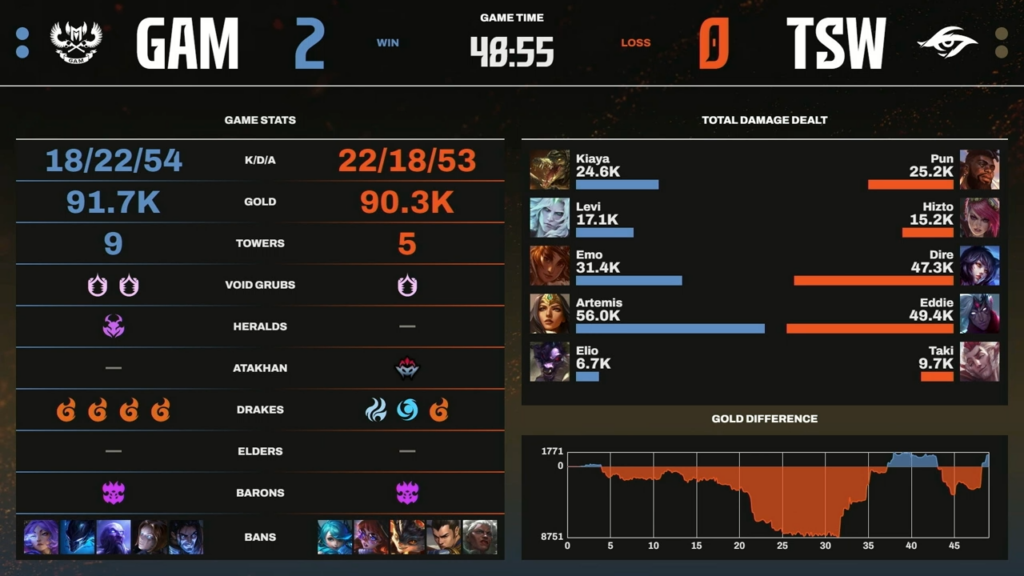The width and height of the screenshot is (1024, 576).
Task: Select Hizto's champion portrait
Action: (x=979, y=218)
